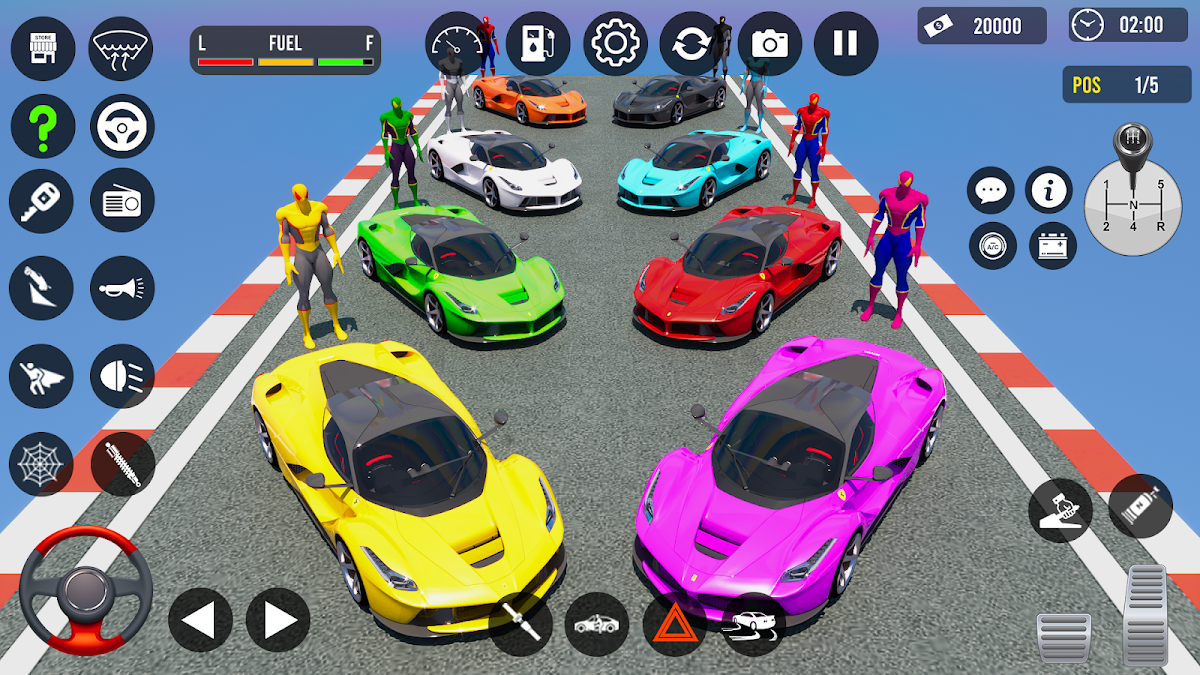Click the tall gas pedal
The image size is (1200, 675).
[x=1147, y=613]
